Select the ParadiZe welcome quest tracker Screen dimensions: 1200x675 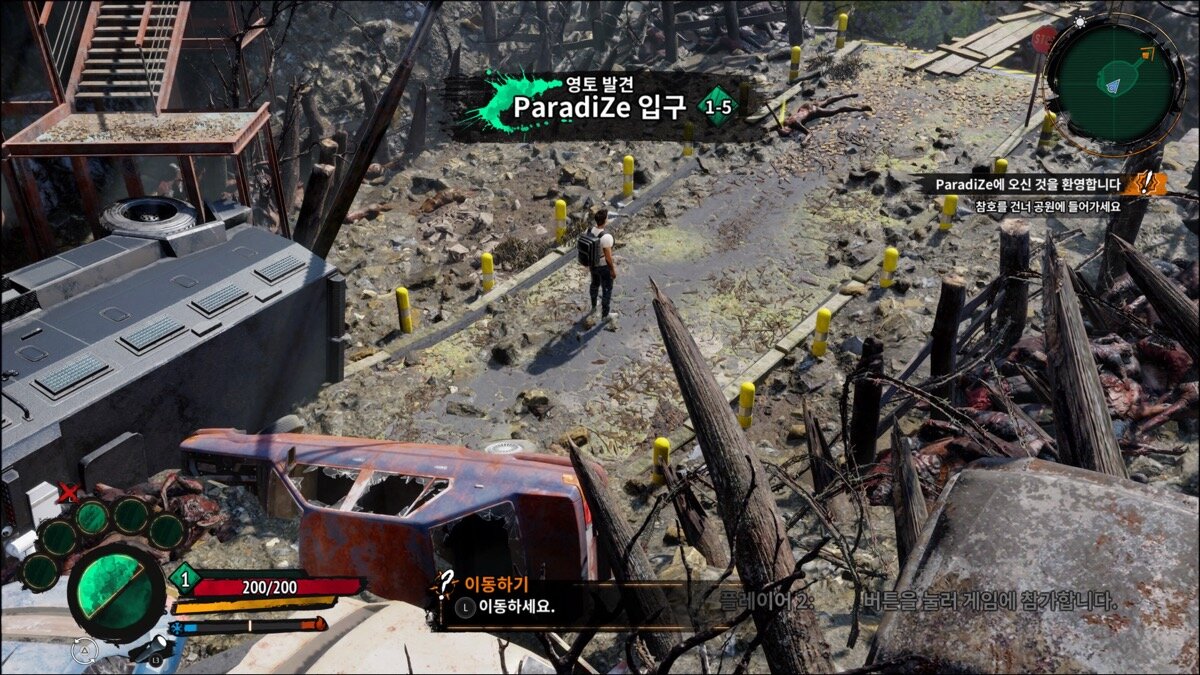pos(1028,184)
